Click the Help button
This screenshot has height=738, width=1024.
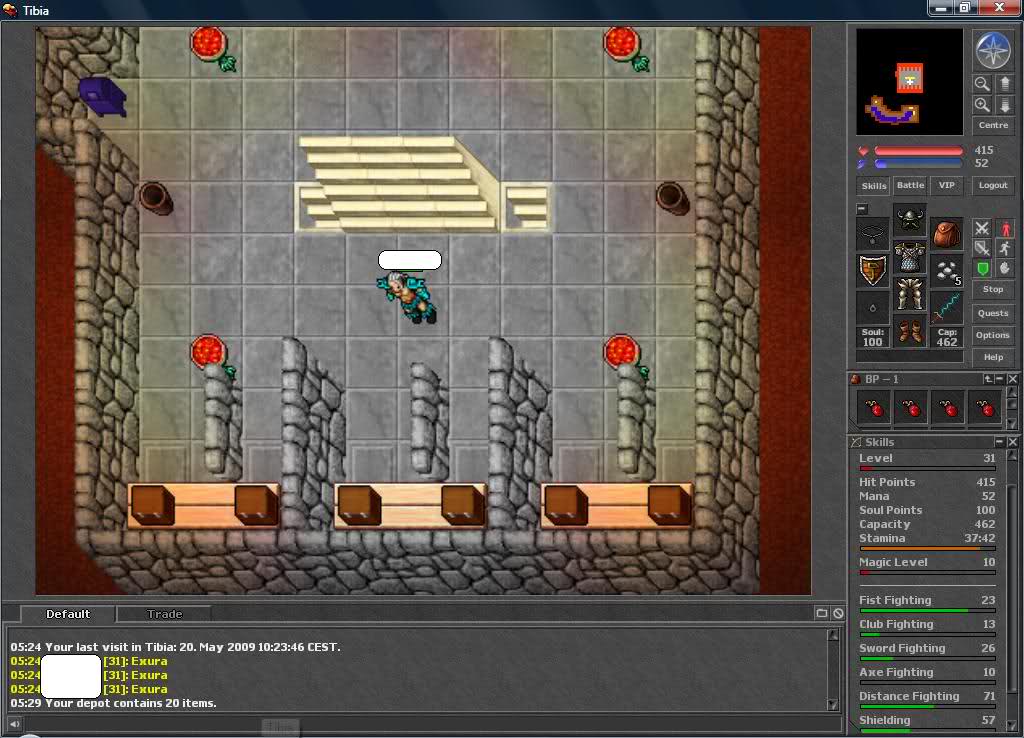point(993,357)
